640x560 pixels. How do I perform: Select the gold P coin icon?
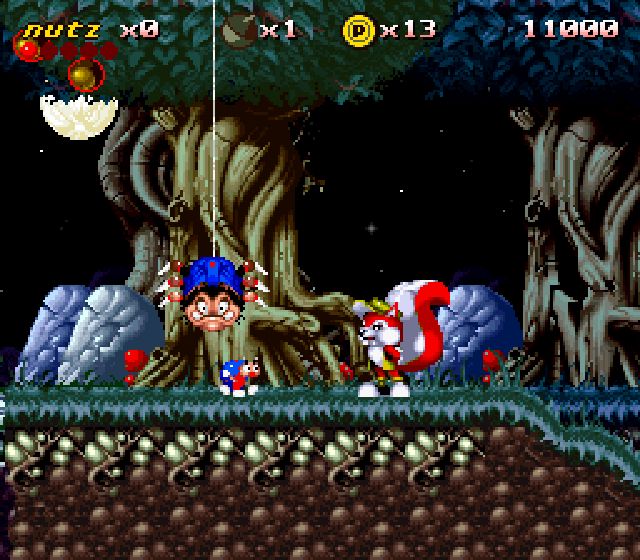coord(358,29)
